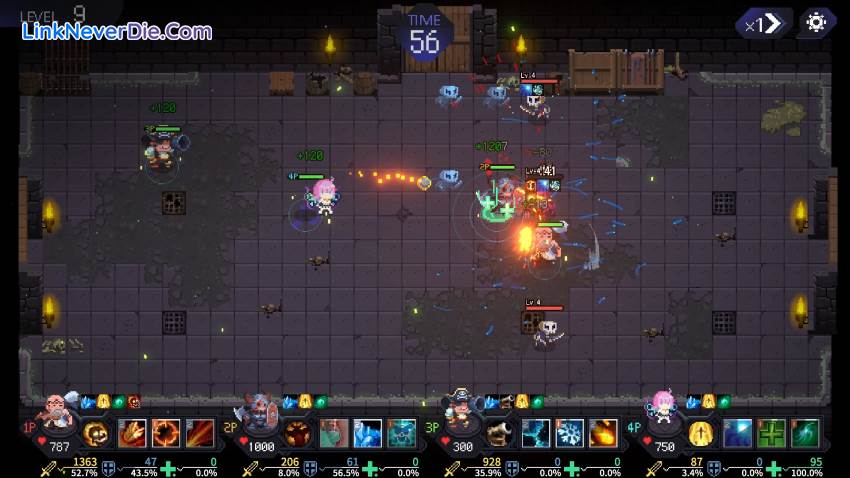Trigger 1P's orange flame streak skill
Screen dimensions: 850x478
click(x=200, y=433)
